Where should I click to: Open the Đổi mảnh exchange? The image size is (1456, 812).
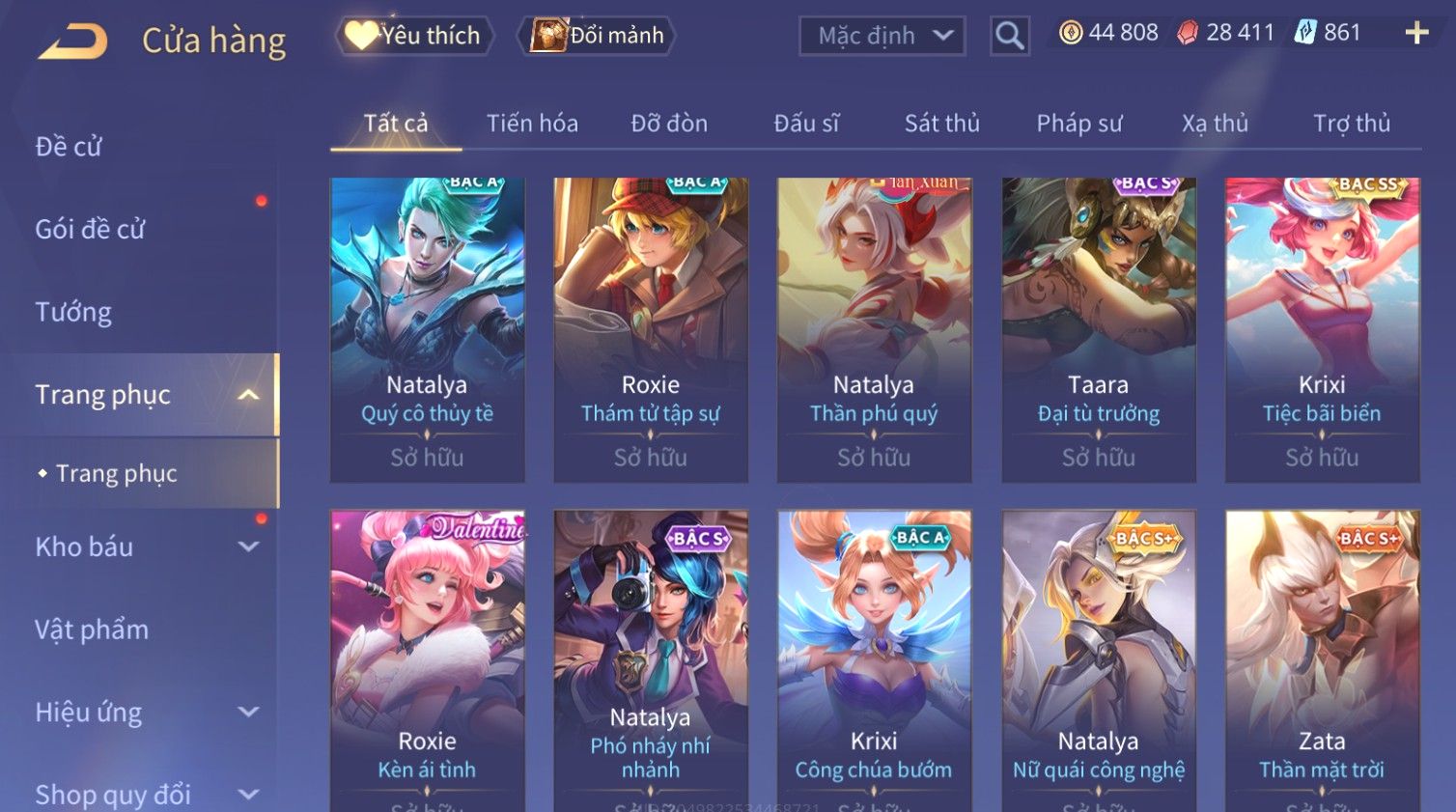pyautogui.click(x=599, y=36)
